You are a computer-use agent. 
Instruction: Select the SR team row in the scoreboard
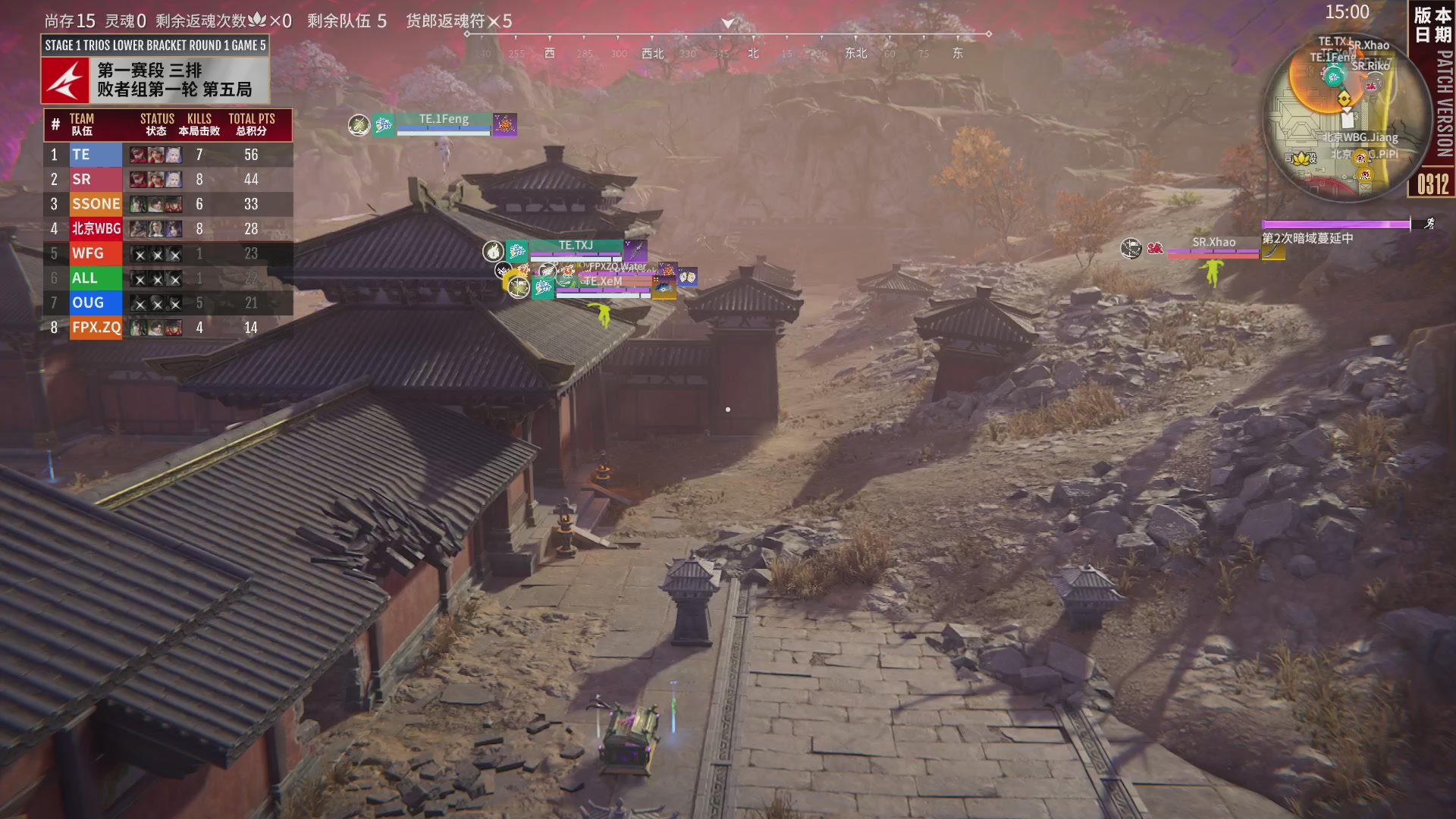coord(168,180)
